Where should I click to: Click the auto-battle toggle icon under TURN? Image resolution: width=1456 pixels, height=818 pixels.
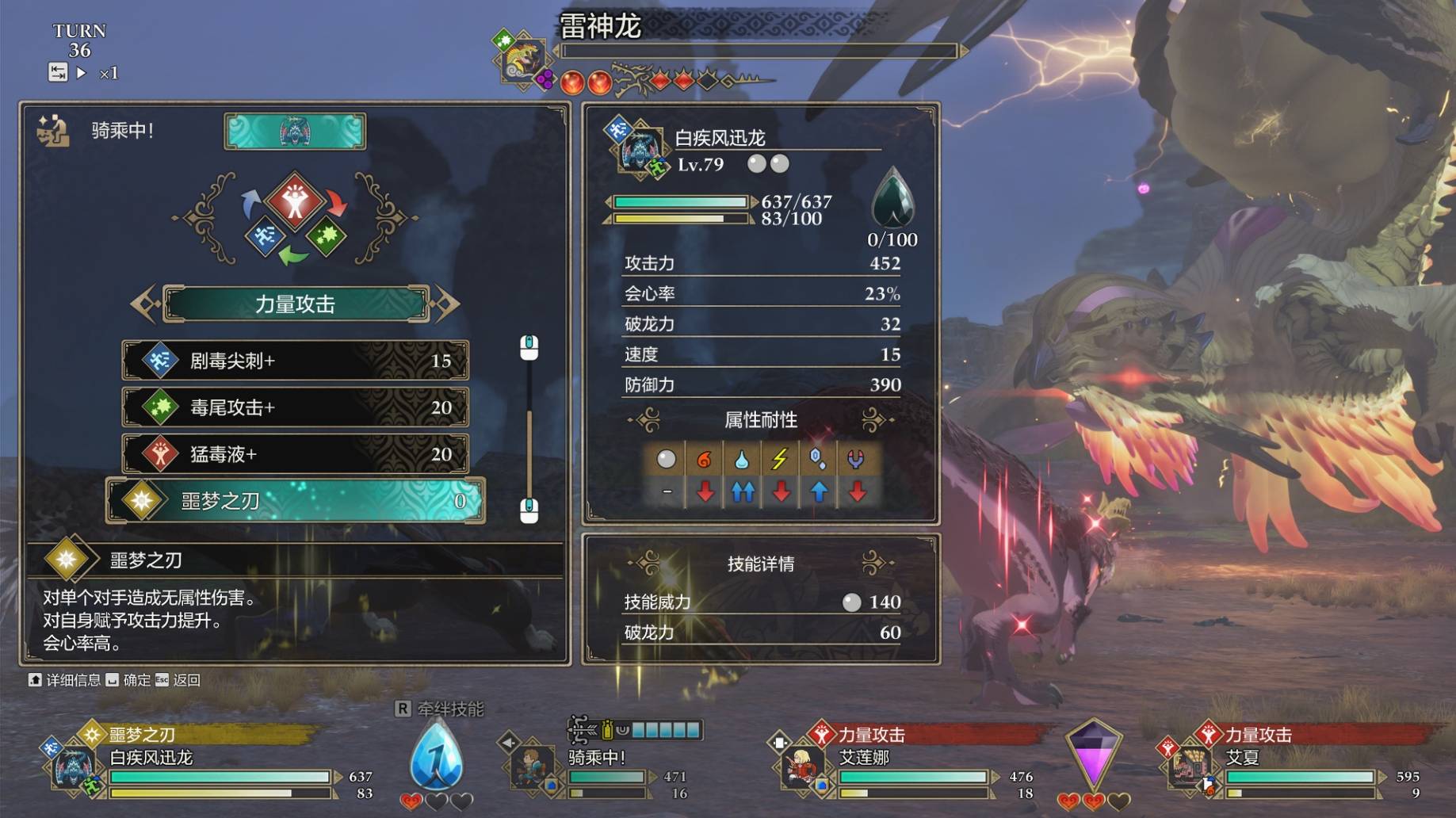click(58, 73)
